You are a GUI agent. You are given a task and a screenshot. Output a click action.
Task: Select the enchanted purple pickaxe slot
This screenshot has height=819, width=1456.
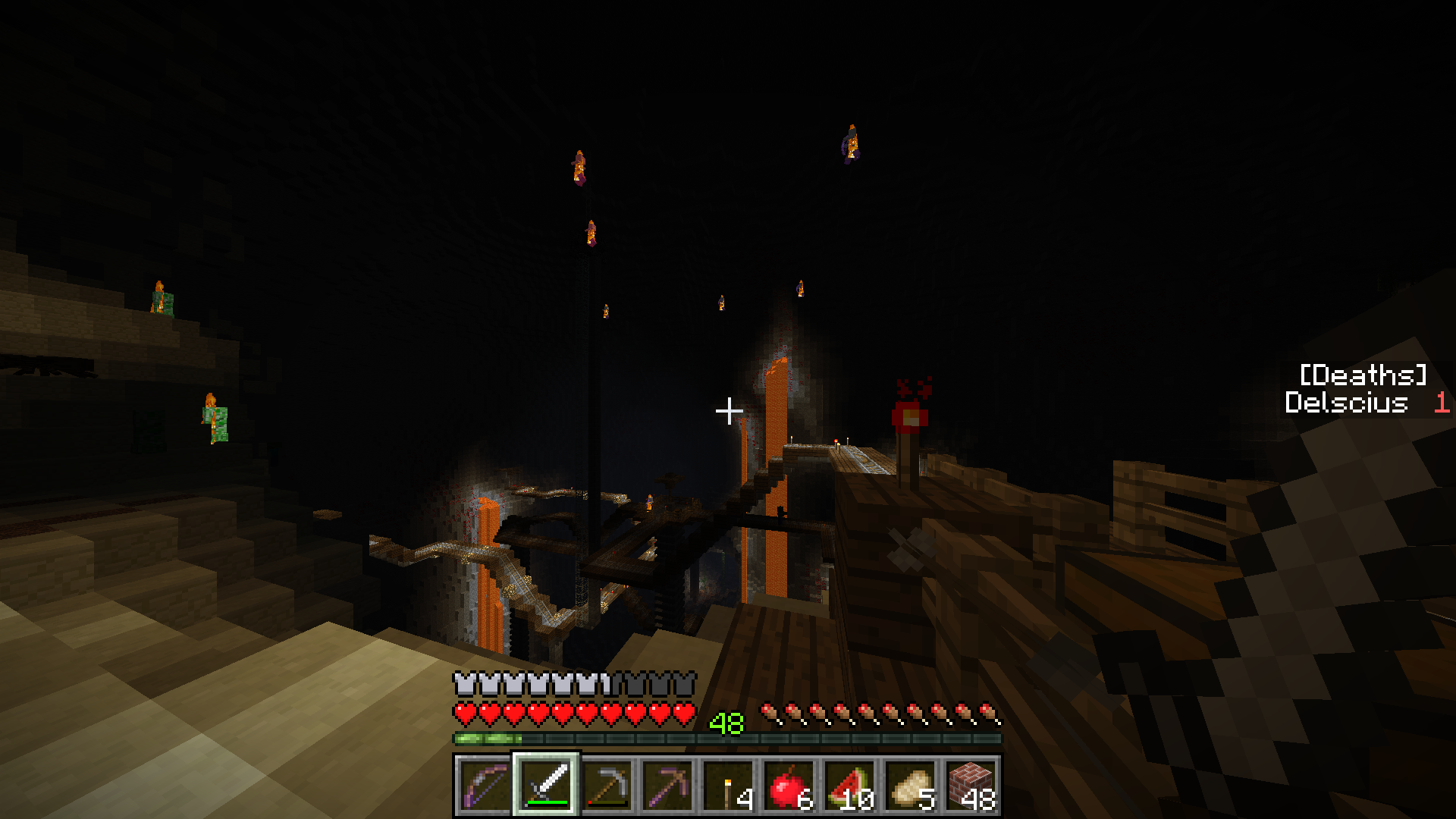tap(667, 786)
